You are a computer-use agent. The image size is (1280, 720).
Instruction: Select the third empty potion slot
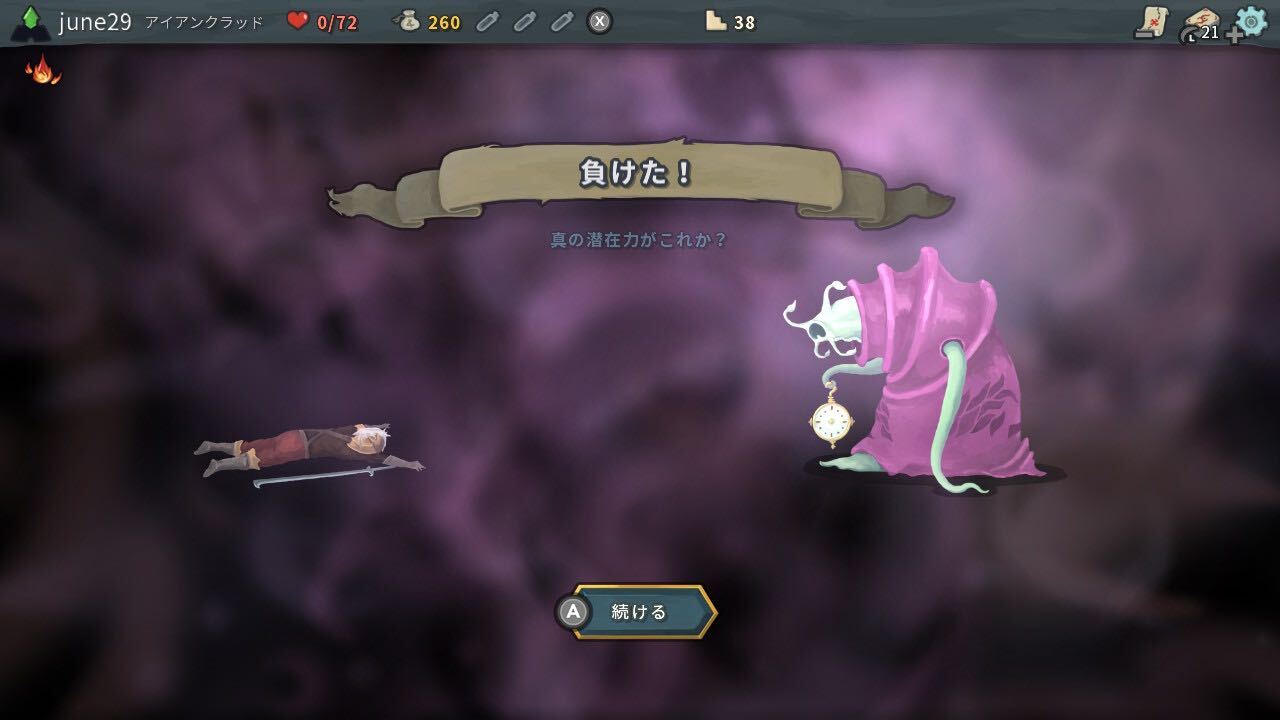[560, 19]
